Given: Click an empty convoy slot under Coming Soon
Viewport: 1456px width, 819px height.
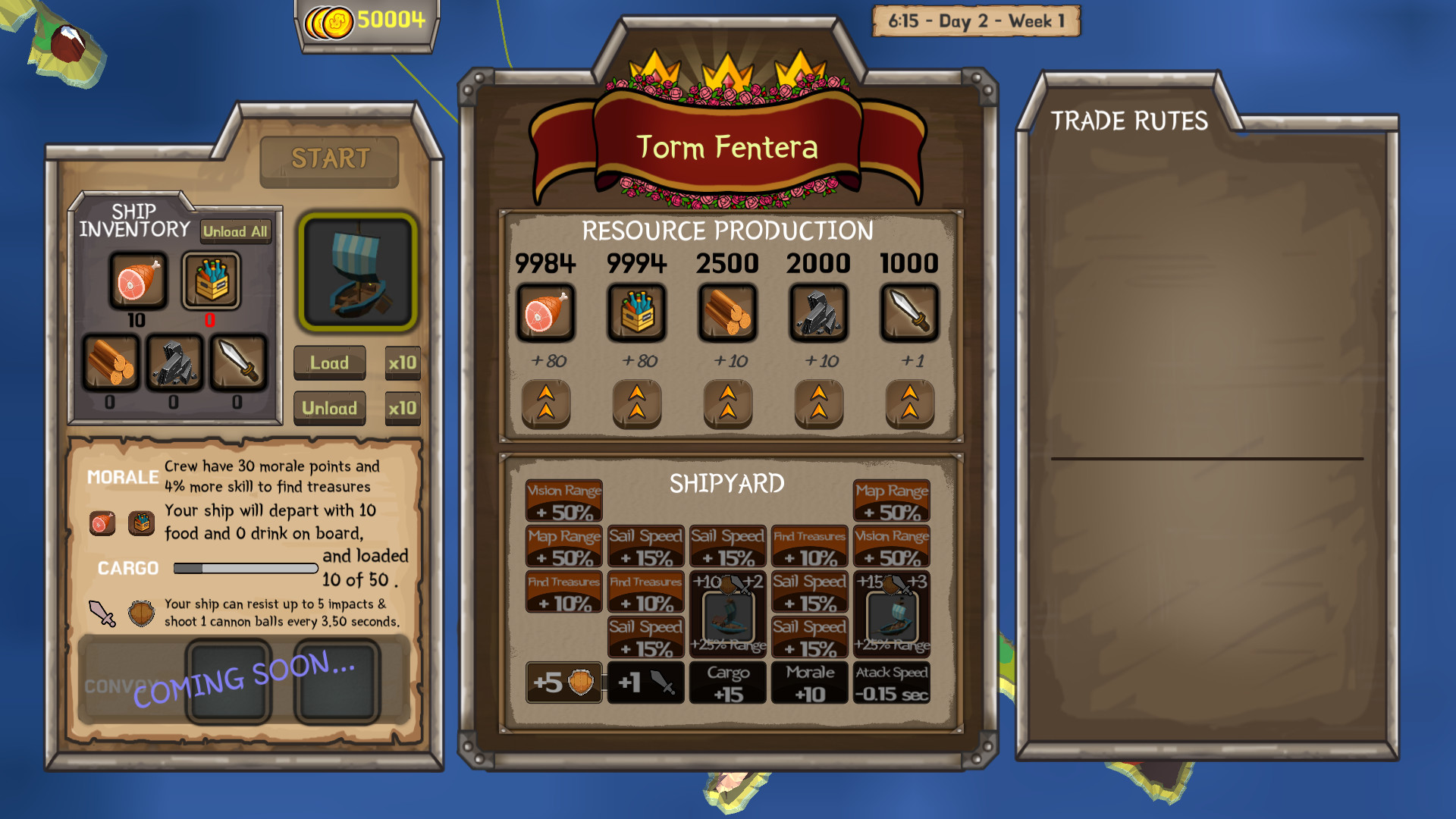Looking at the screenshot, I should point(229,680).
